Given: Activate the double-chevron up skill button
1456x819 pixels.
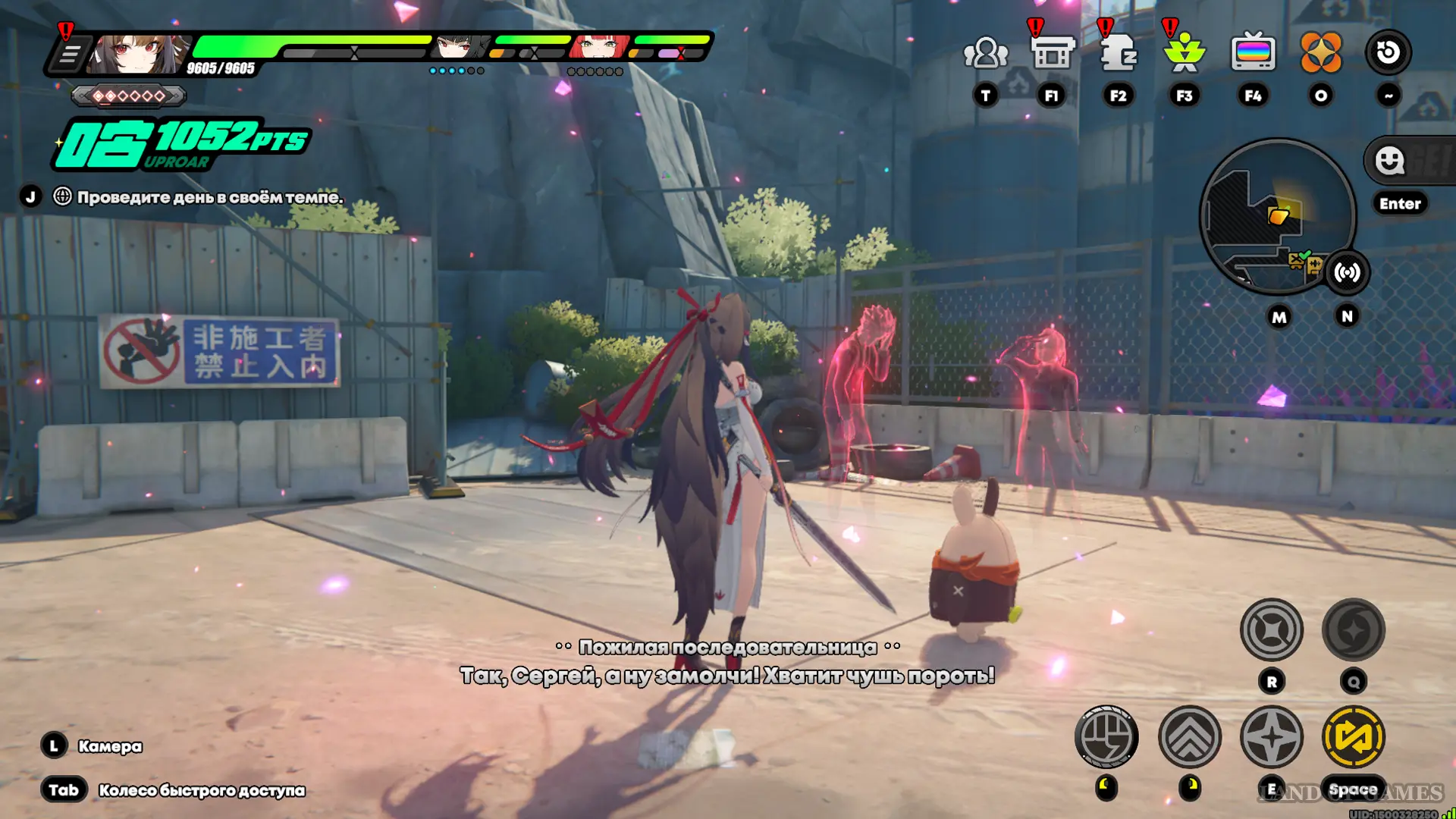Looking at the screenshot, I should point(1189,736).
